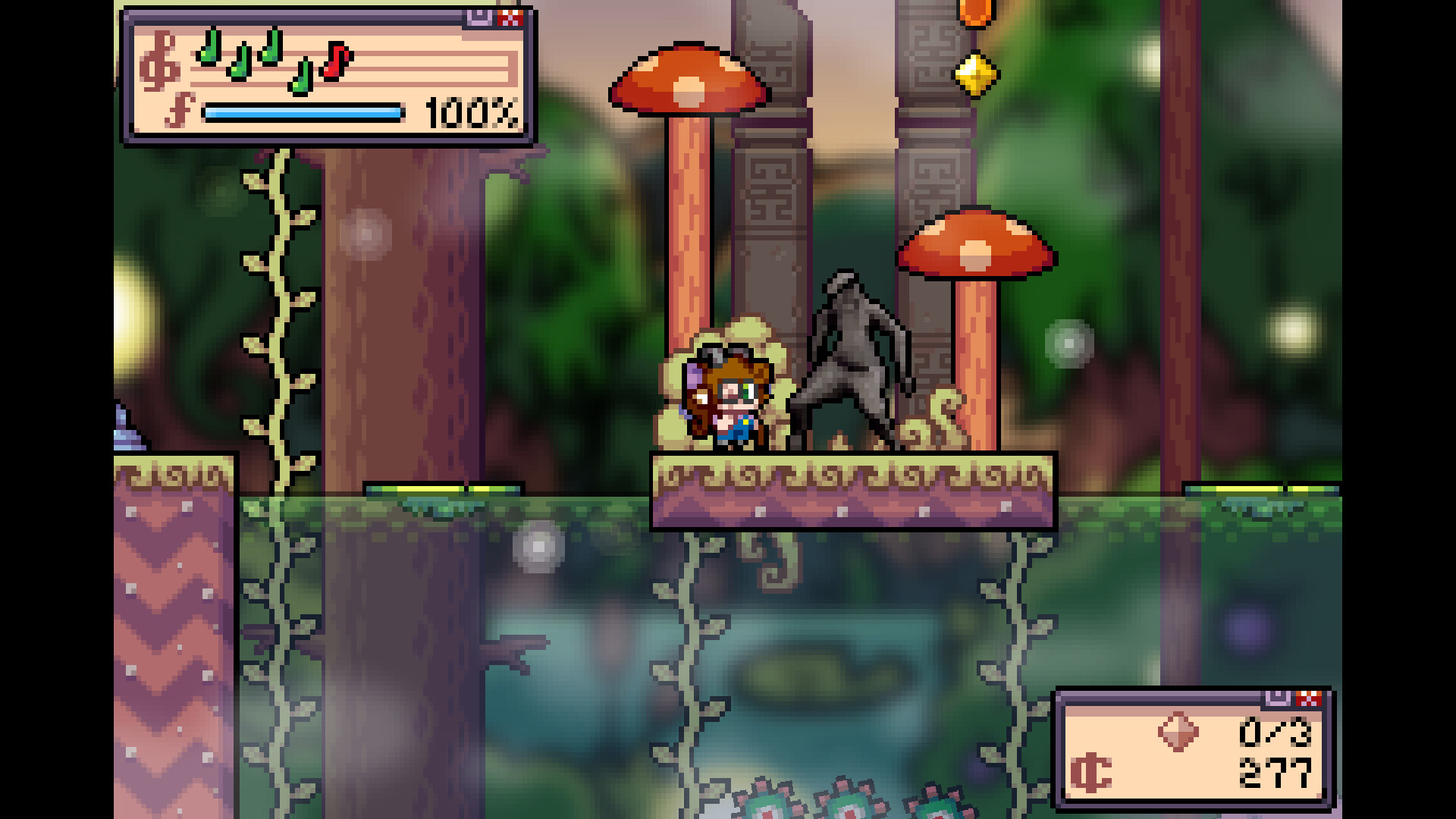Select the coin currency icon in the counter panel

pos(1091,772)
